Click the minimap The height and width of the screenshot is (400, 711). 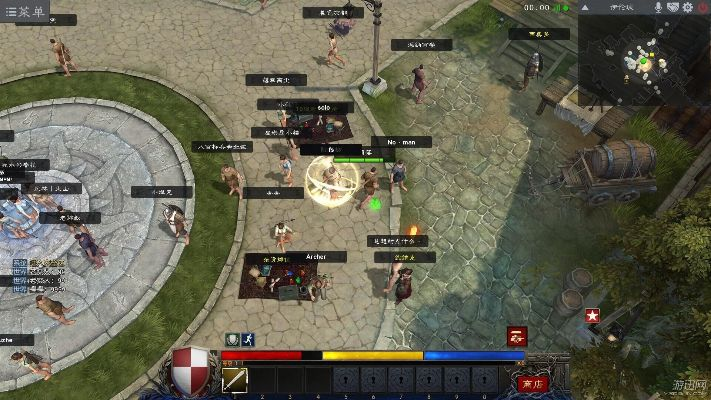pyautogui.click(x=644, y=60)
